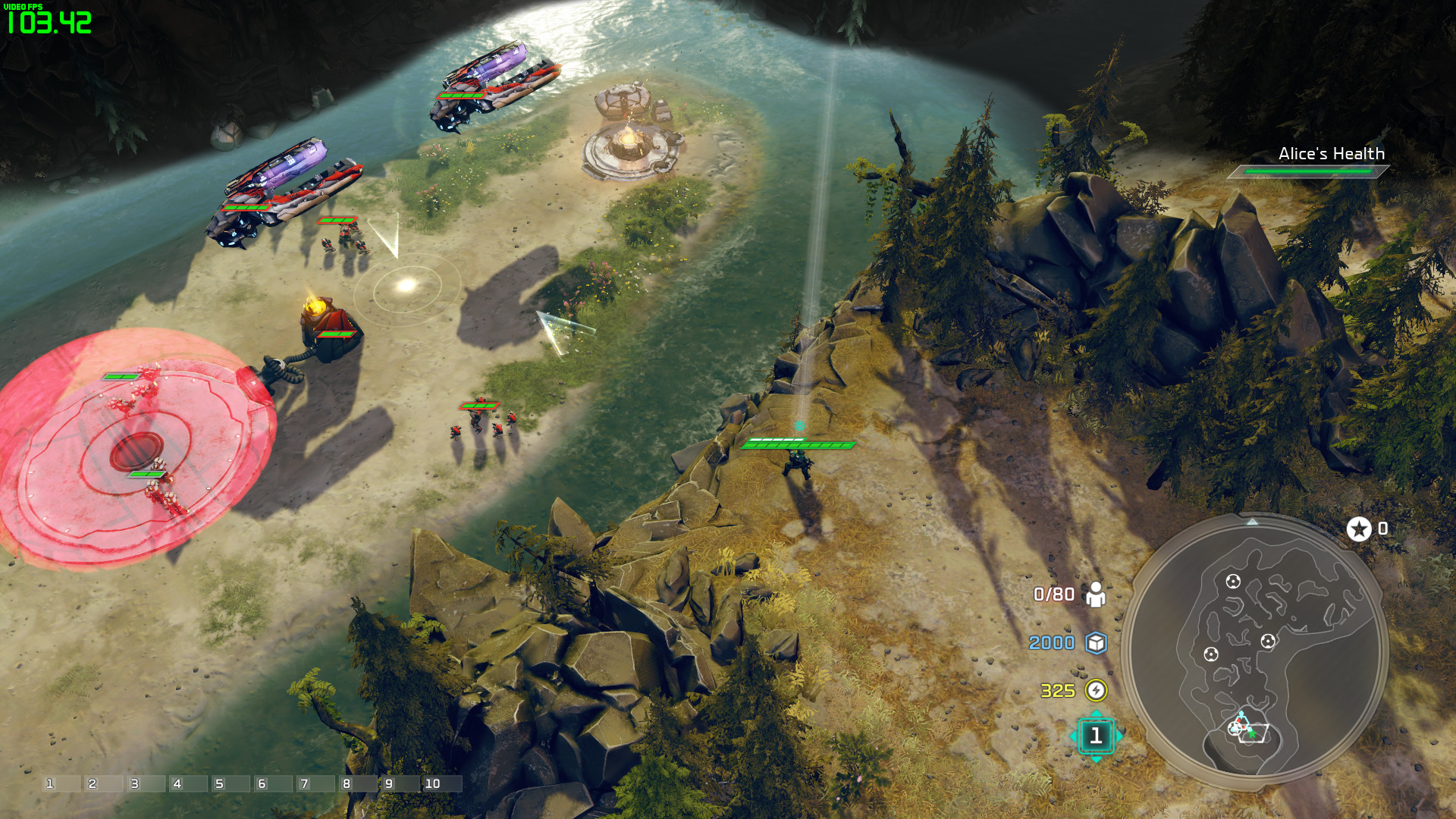The width and height of the screenshot is (1456, 819).
Task: Select army group 1 badge
Action: 1096,736
